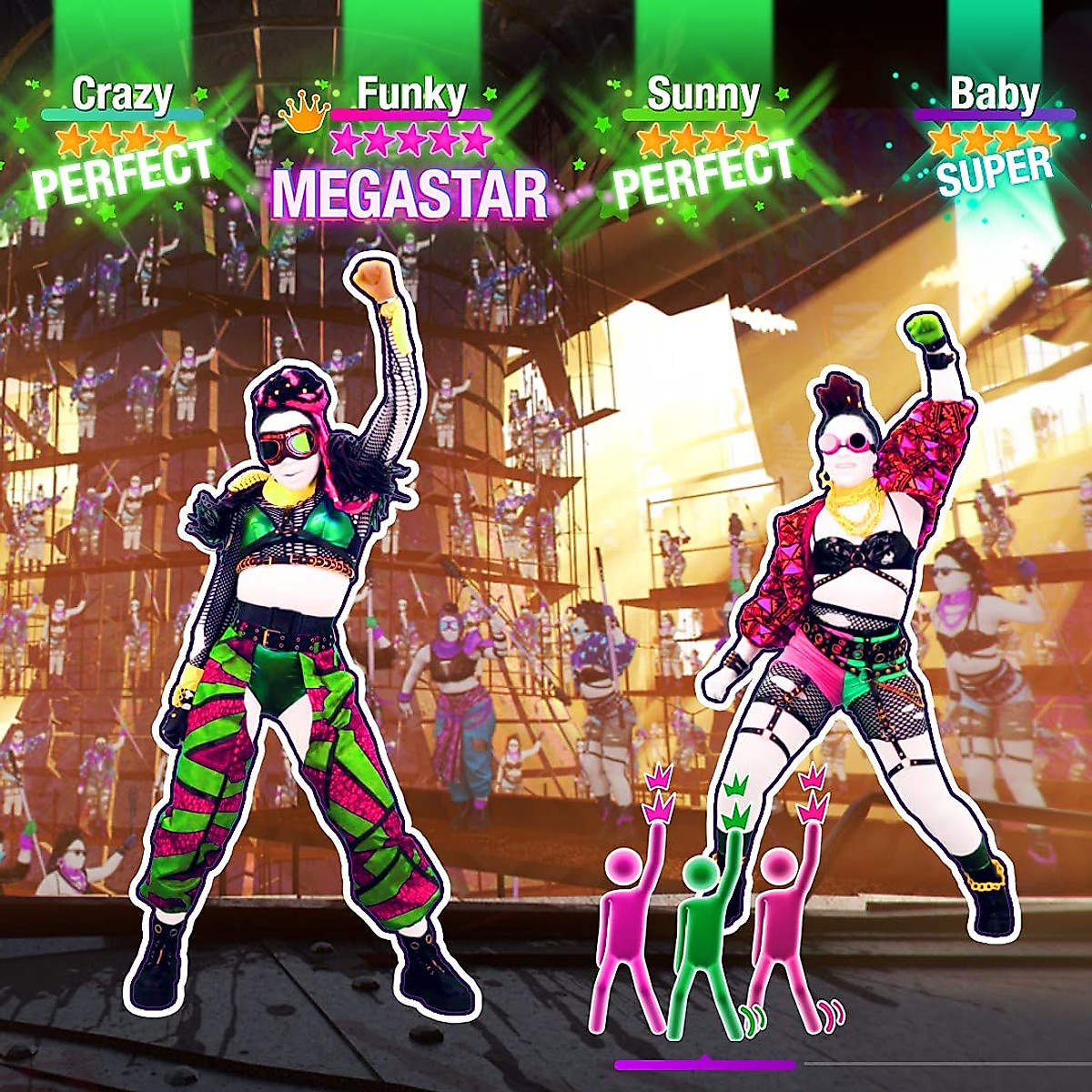Choose the Sunny player name tag
Image resolution: width=1092 pixels, height=1092 pixels.
(x=703, y=94)
